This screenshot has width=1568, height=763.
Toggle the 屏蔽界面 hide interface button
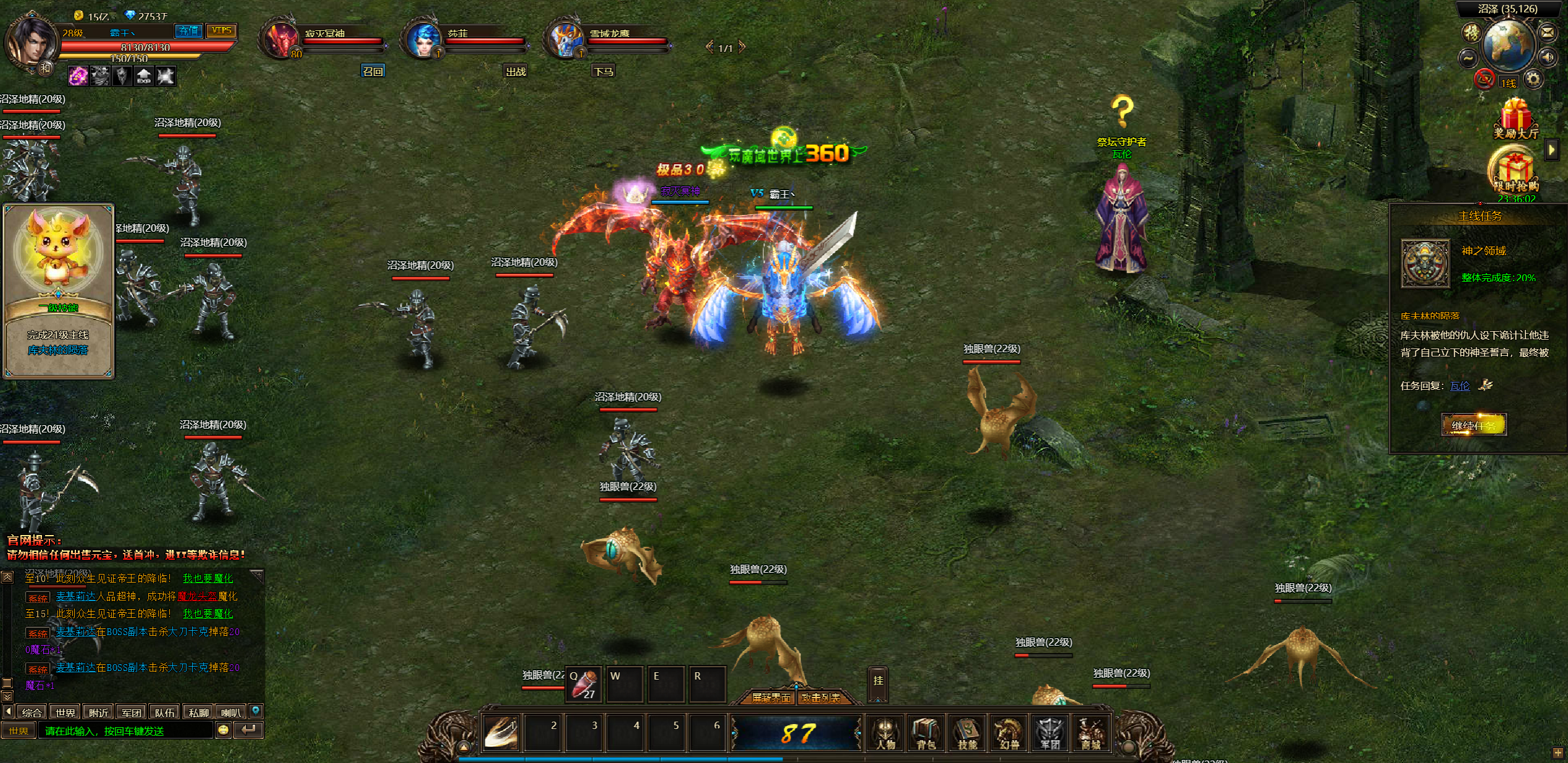coord(771,698)
